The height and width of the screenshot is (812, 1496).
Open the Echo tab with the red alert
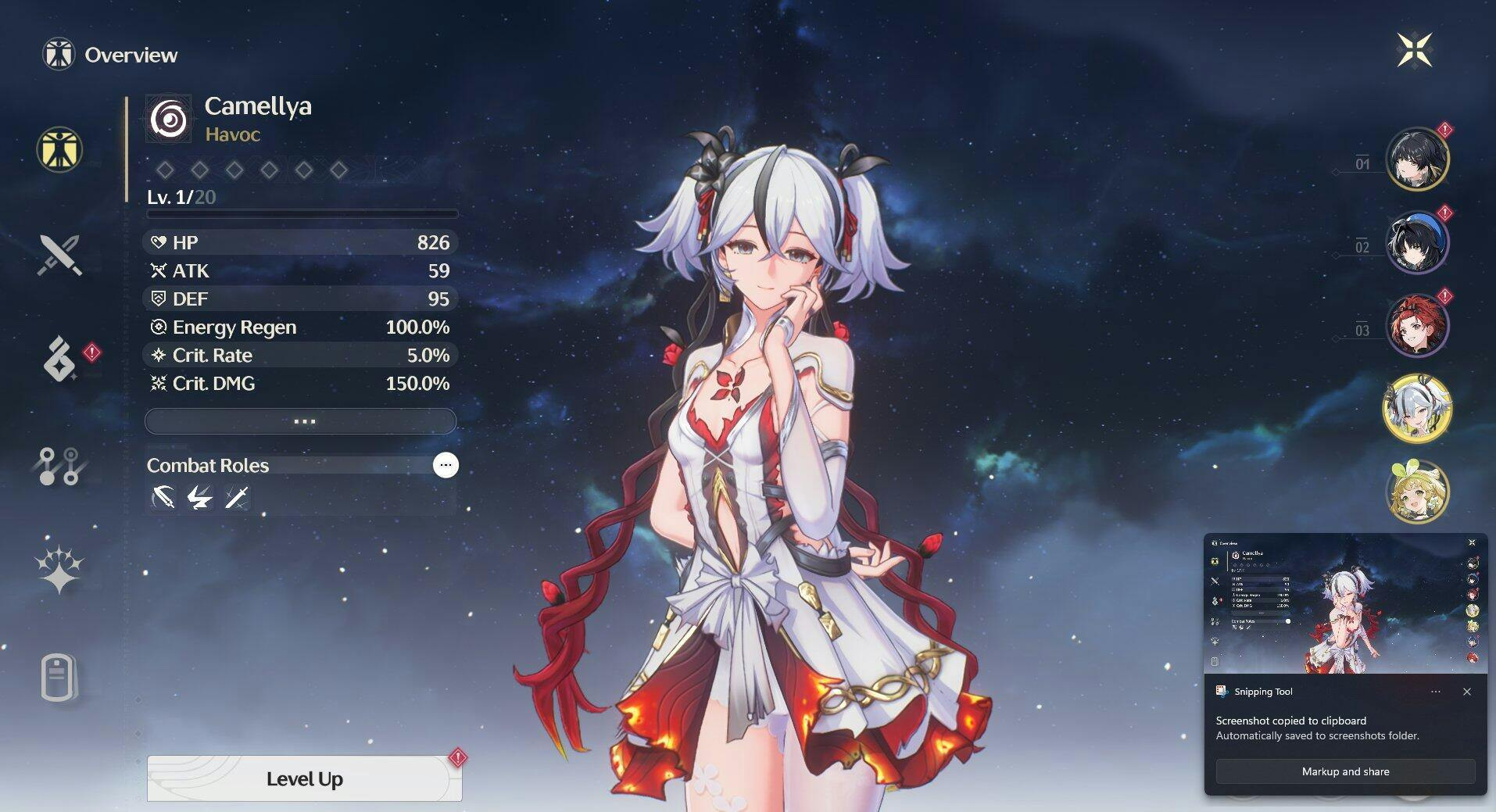click(x=59, y=359)
